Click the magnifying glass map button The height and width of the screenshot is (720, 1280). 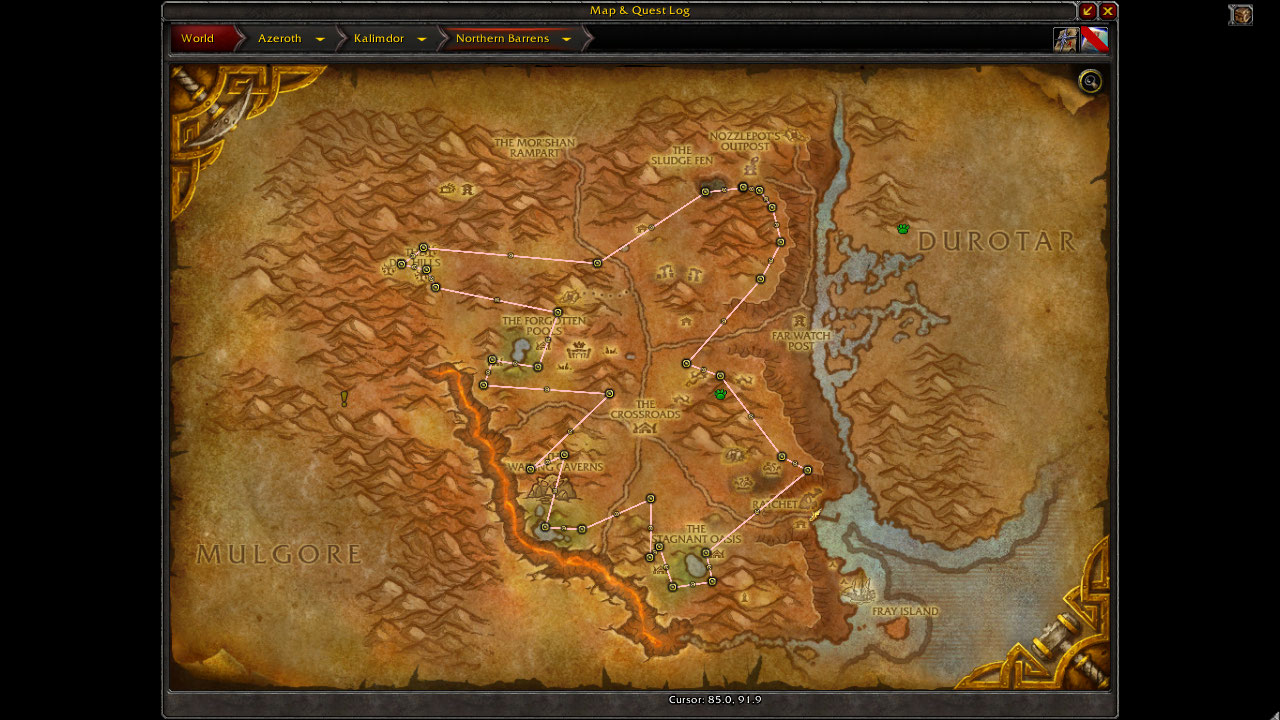coord(1090,82)
